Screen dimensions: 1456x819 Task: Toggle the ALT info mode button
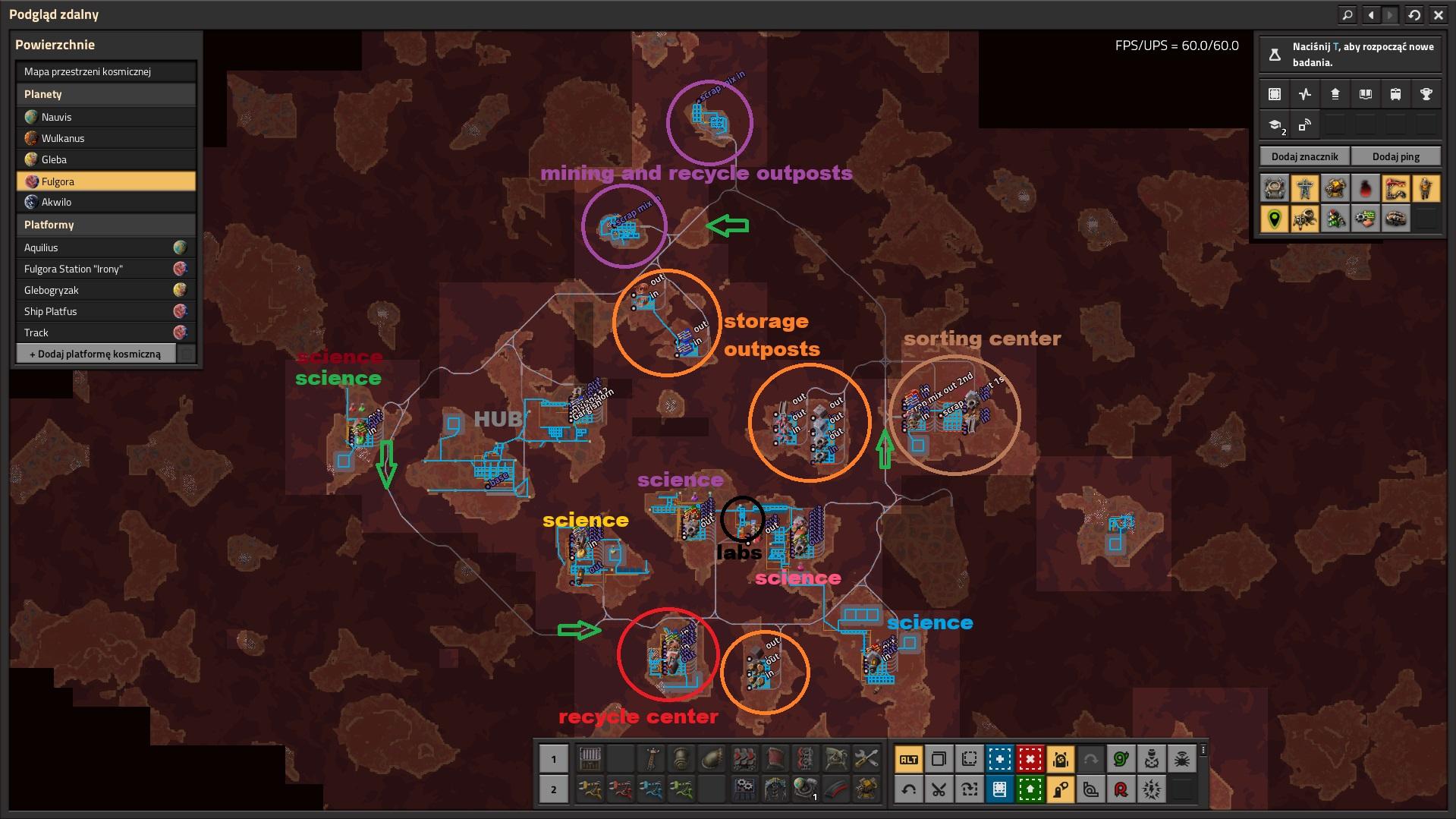(x=908, y=759)
